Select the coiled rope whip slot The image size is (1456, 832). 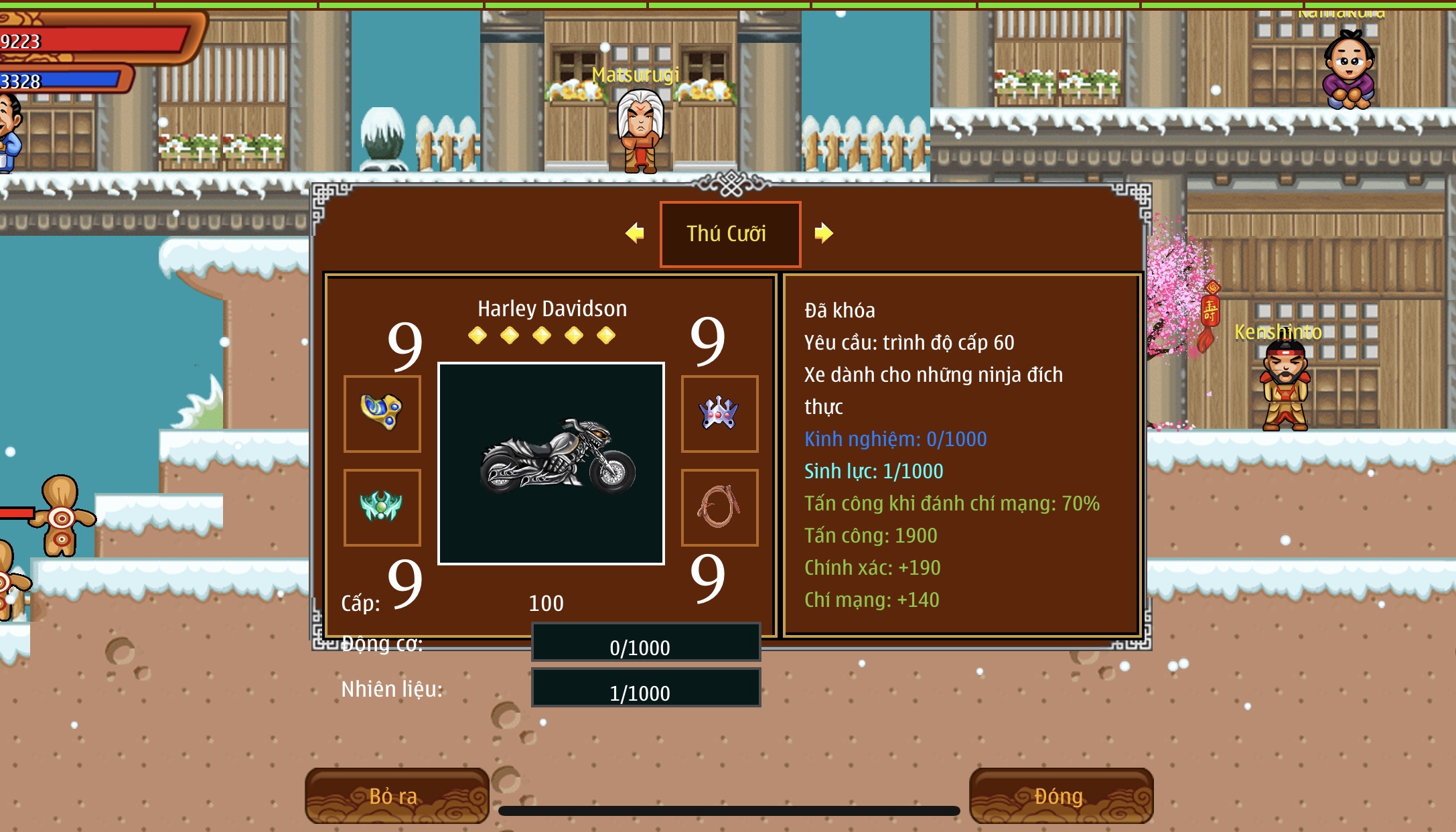point(719,507)
